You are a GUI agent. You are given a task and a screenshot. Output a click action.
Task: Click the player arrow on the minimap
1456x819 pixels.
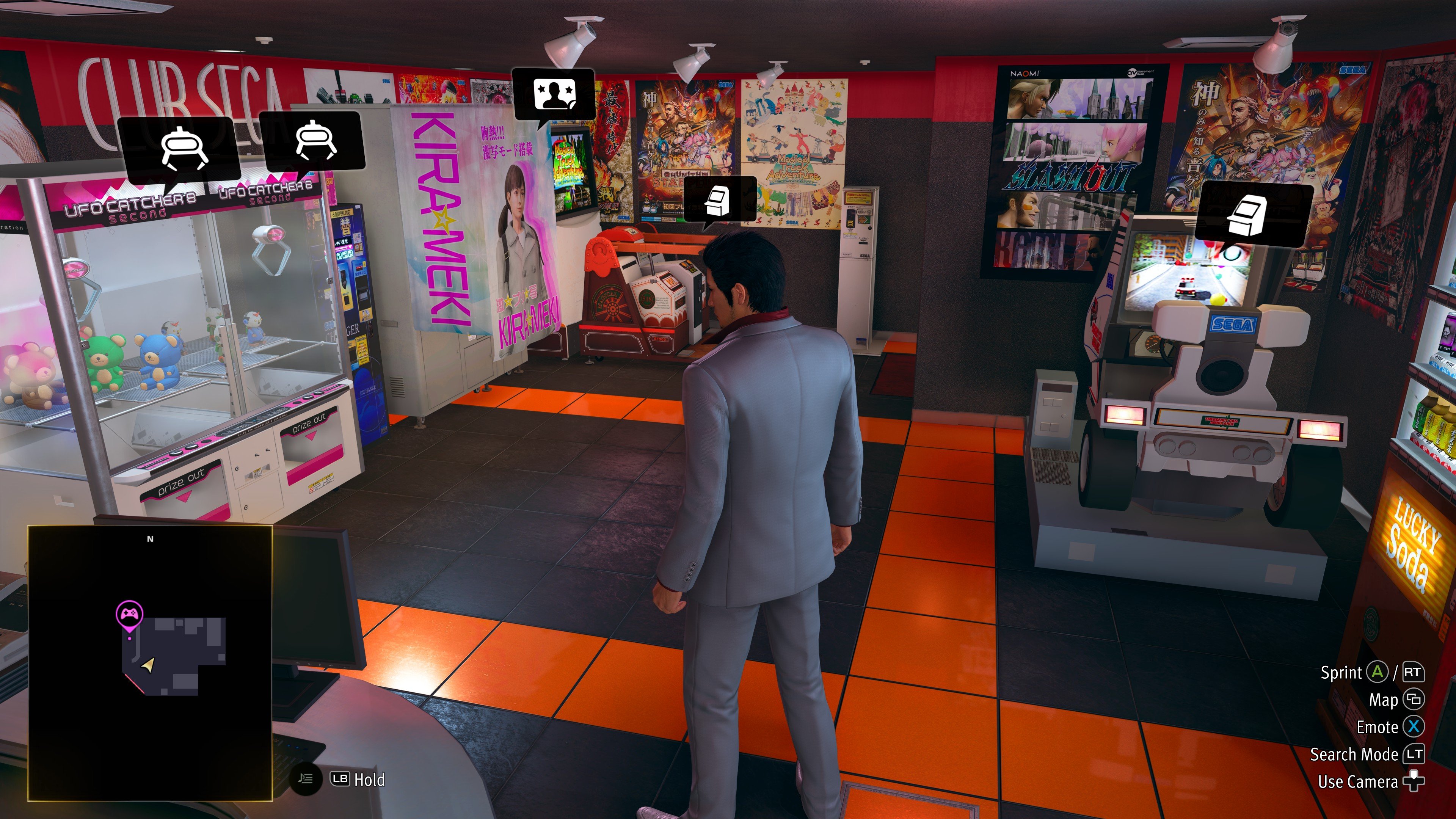coord(149,665)
